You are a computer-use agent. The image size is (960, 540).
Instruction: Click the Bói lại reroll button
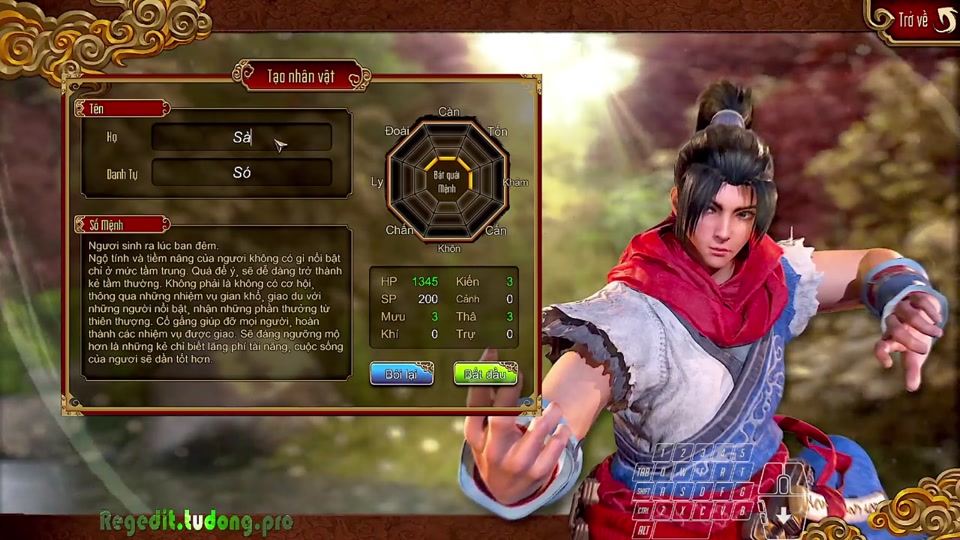[401, 374]
